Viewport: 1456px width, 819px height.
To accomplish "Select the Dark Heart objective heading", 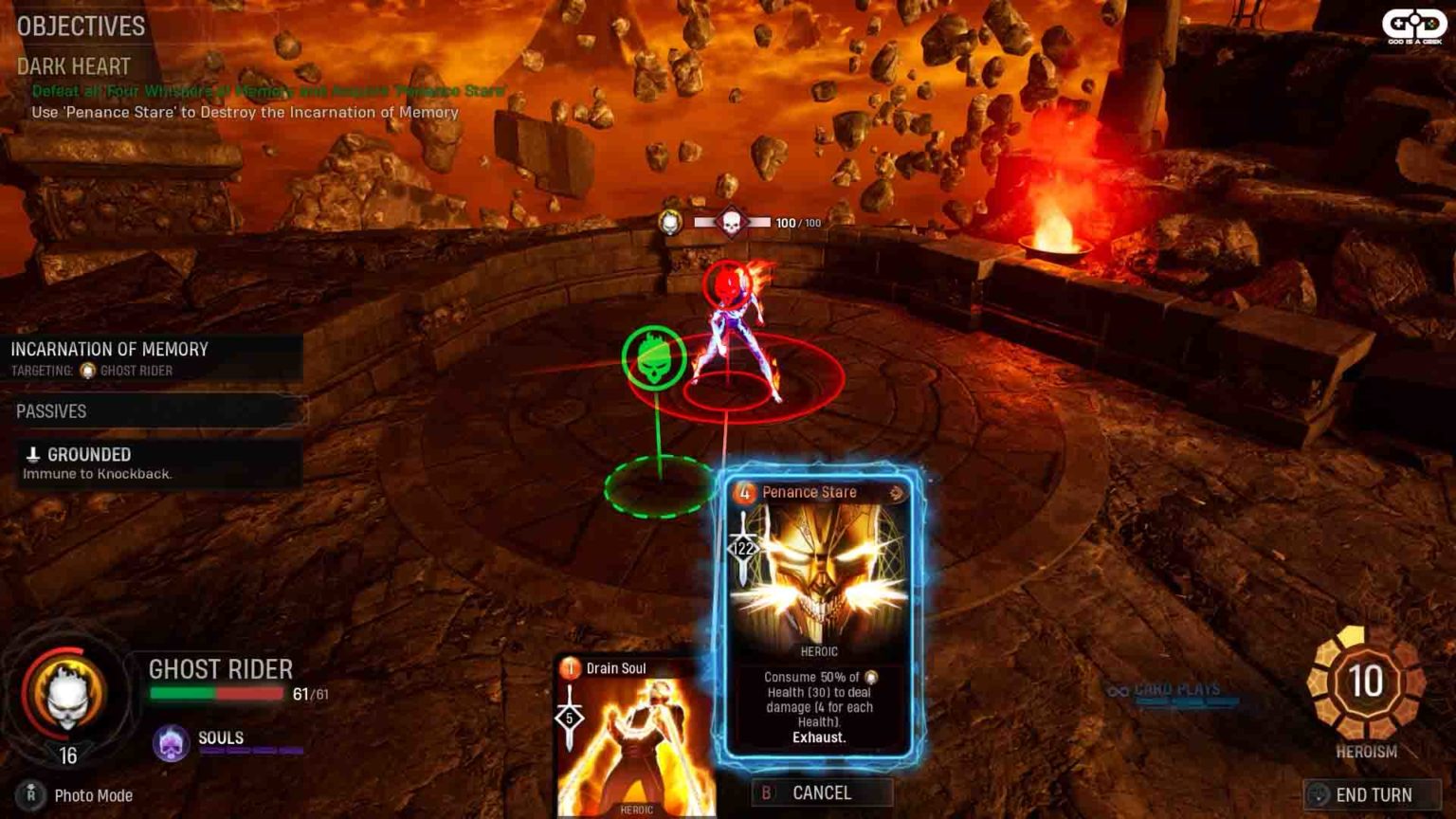I will pos(73,66).
